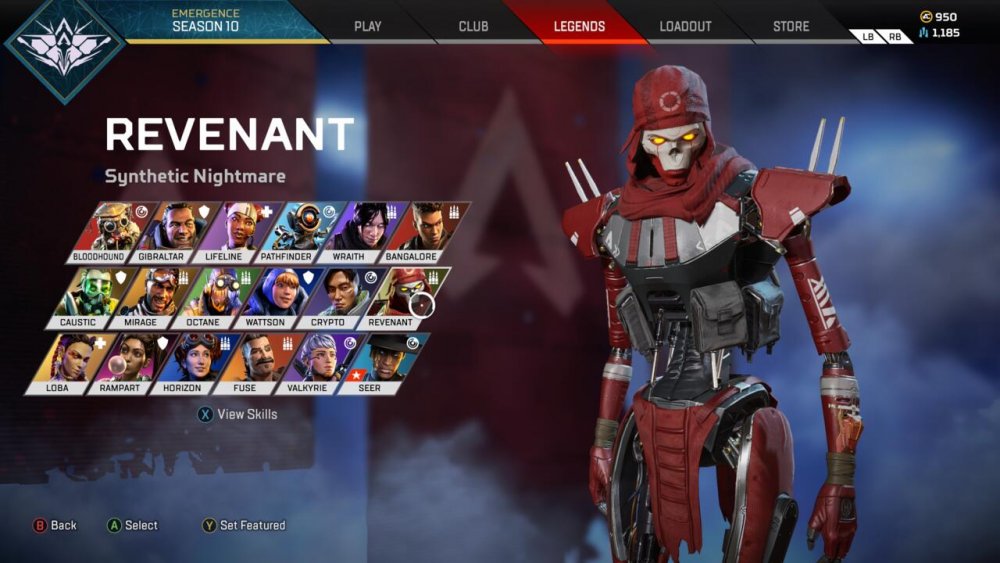Go to the Loadout tab
This screenshot has width=1000, height=563.
tap(685, 26)
